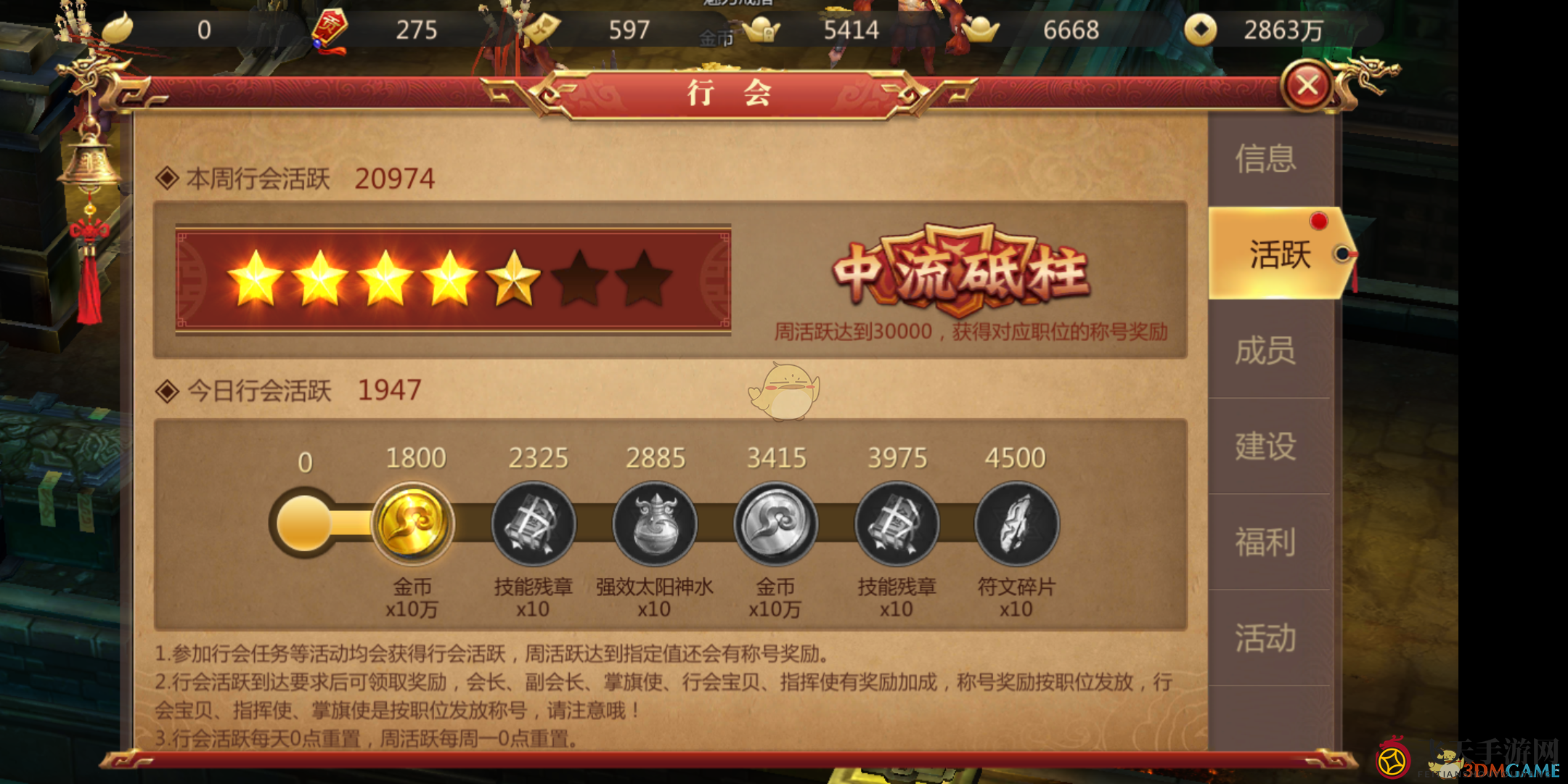The image size is (1568, 784).
Task: Click the silver 金币 reward at 3415
Action: coord(775,524)
